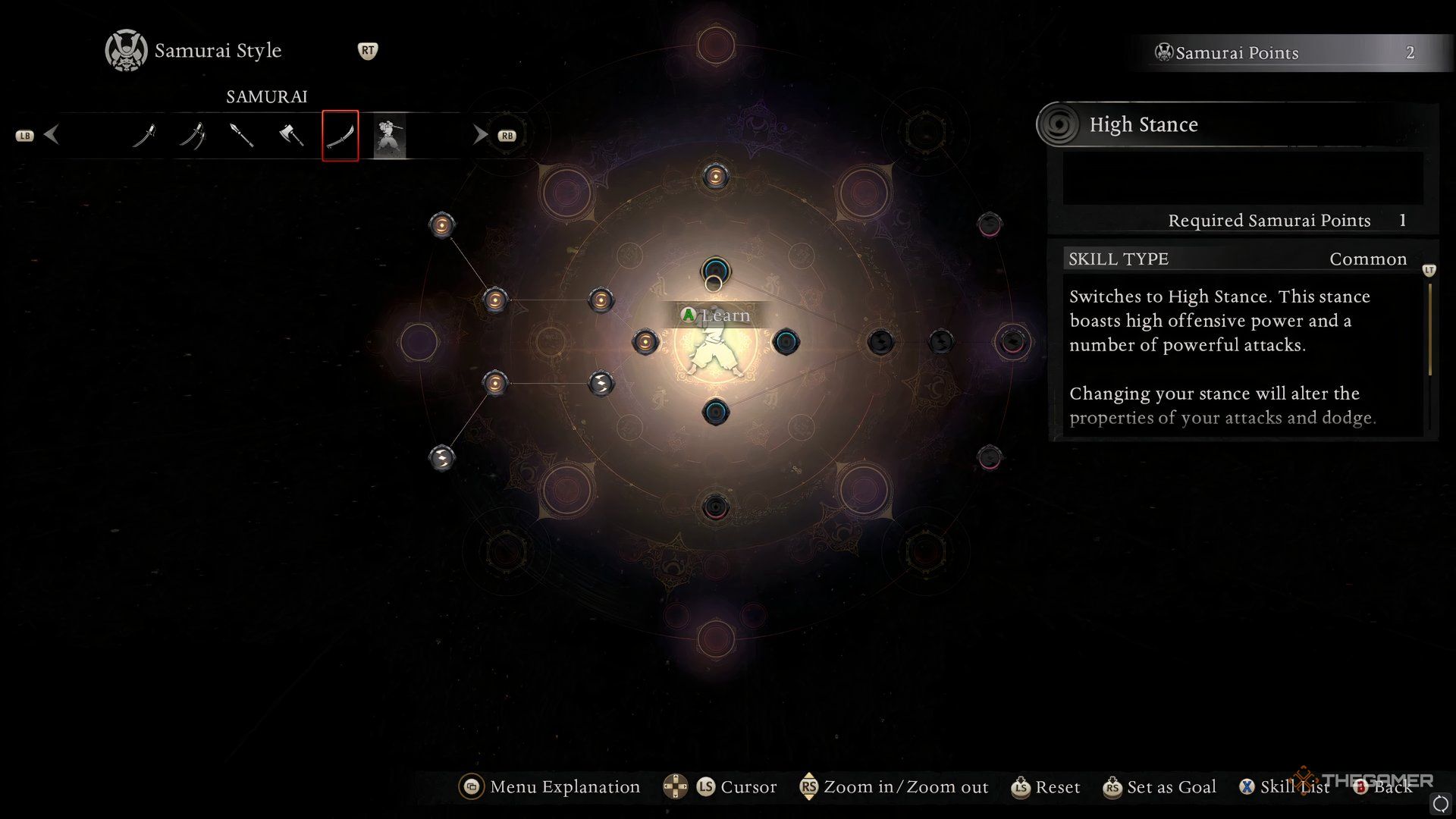
Task: Select the single katana weapon tab
Action: tap(144, 136)
